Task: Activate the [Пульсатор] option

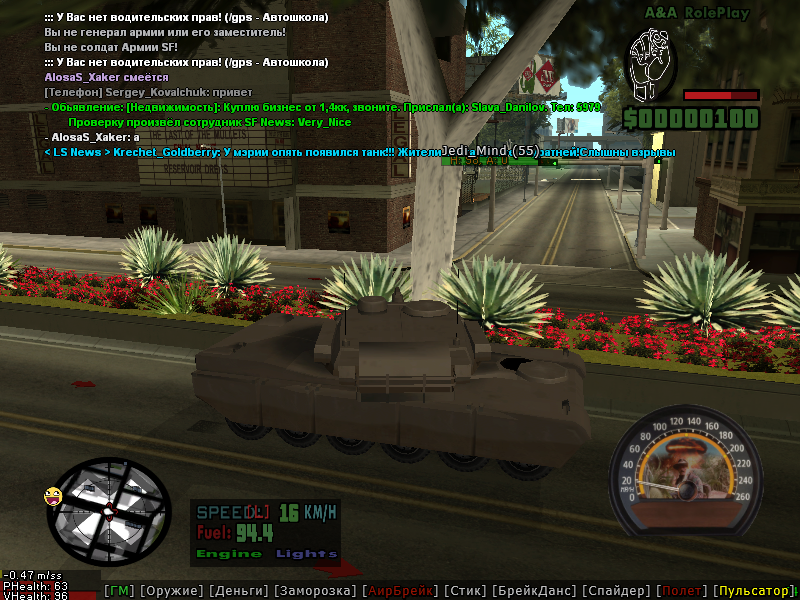Action: (x=753, y=591)
